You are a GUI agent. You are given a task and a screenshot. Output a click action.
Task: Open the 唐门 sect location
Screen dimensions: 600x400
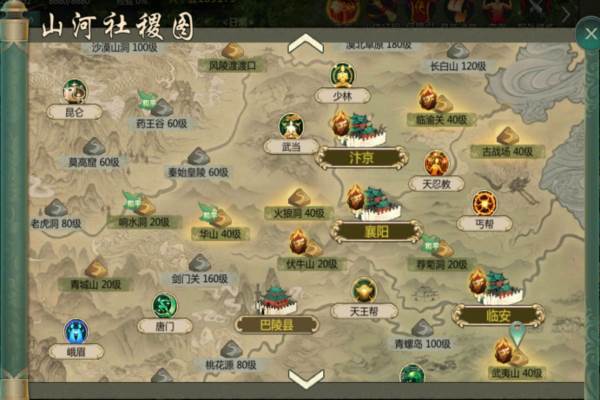(164, 309)
